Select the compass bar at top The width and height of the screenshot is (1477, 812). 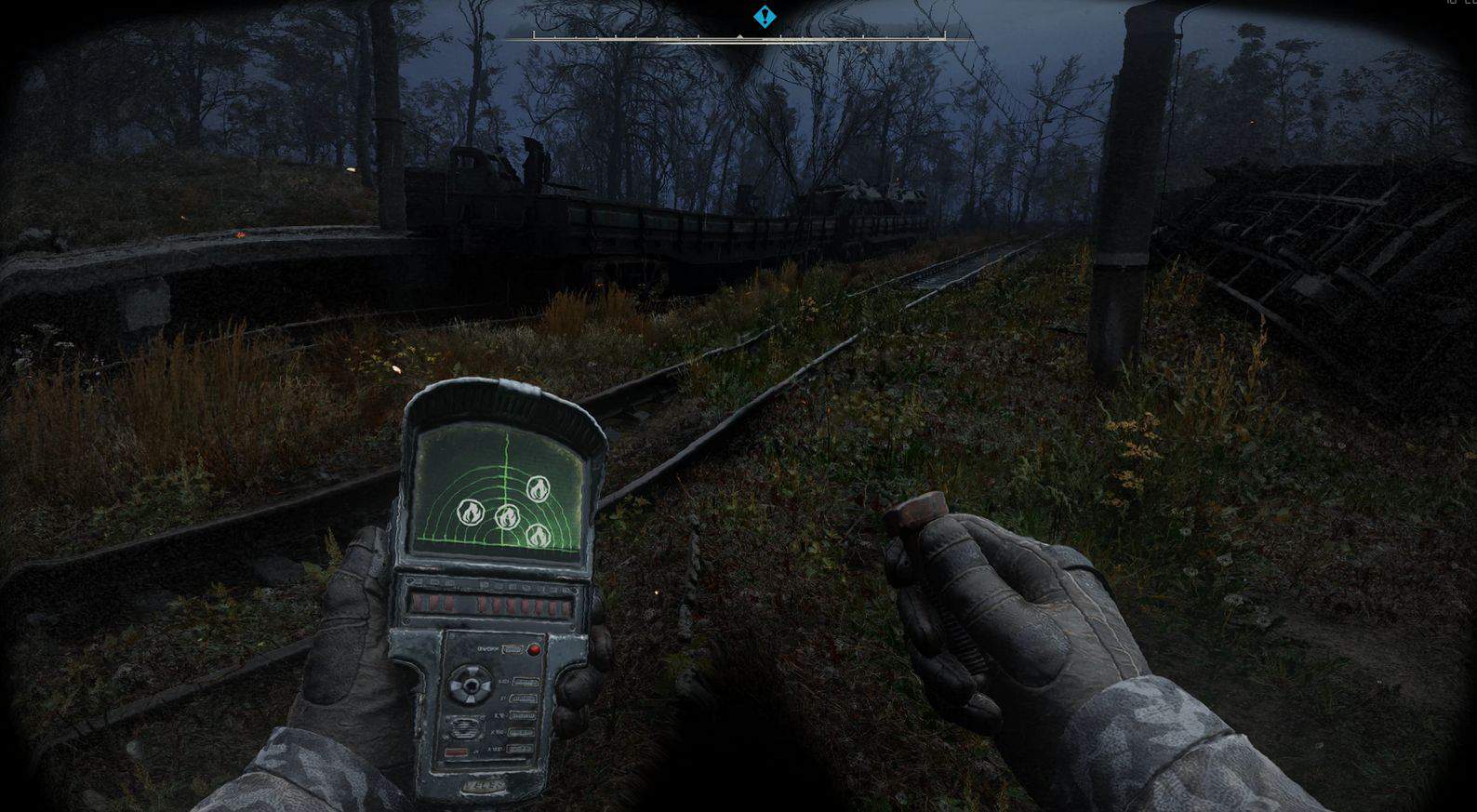pos(738,38)
